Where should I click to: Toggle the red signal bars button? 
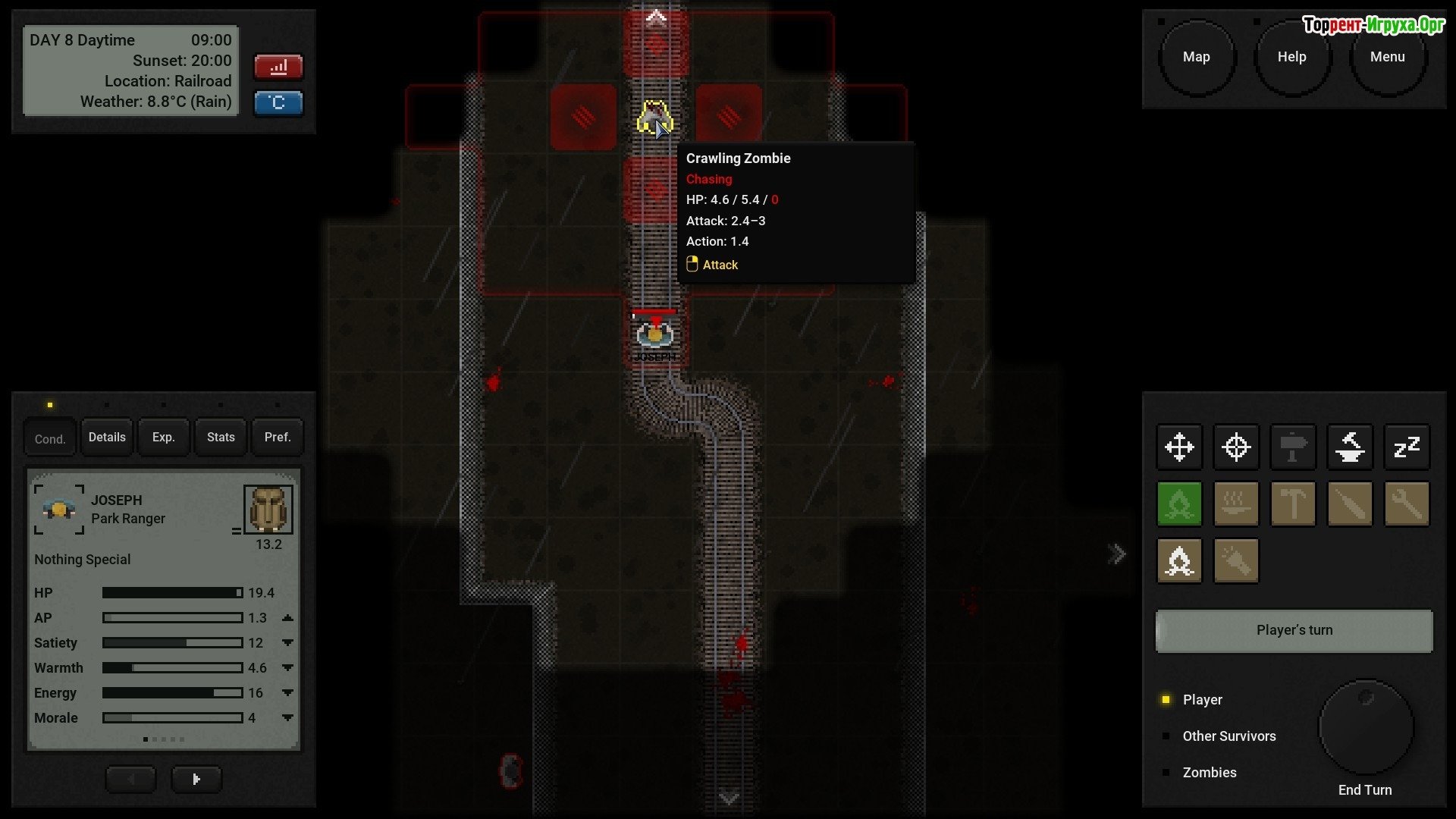click(278, 67)
